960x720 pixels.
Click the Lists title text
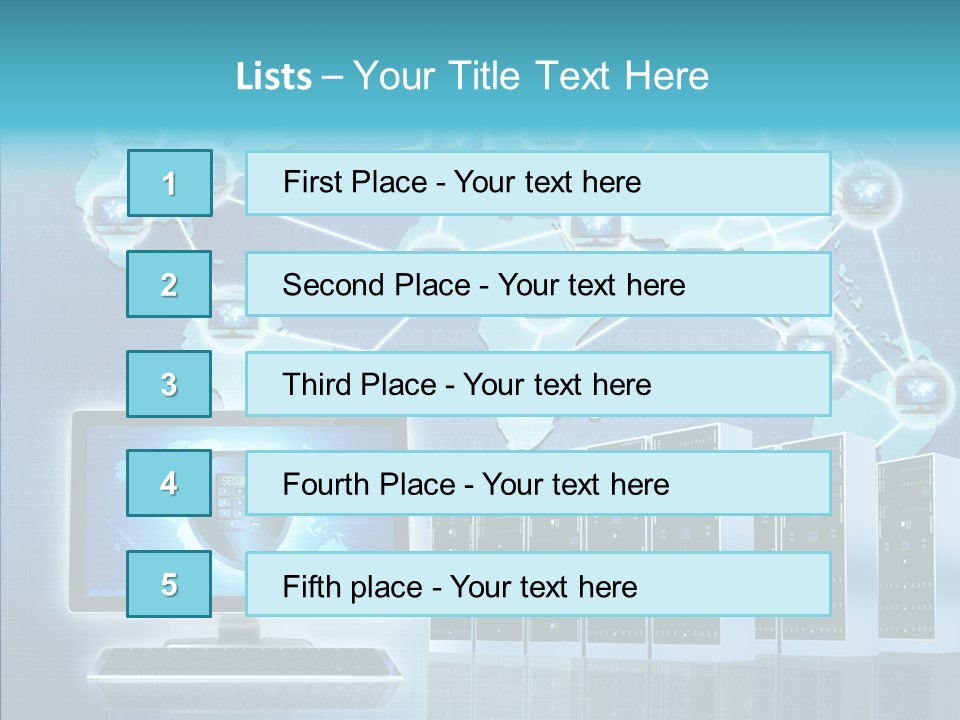472,76
